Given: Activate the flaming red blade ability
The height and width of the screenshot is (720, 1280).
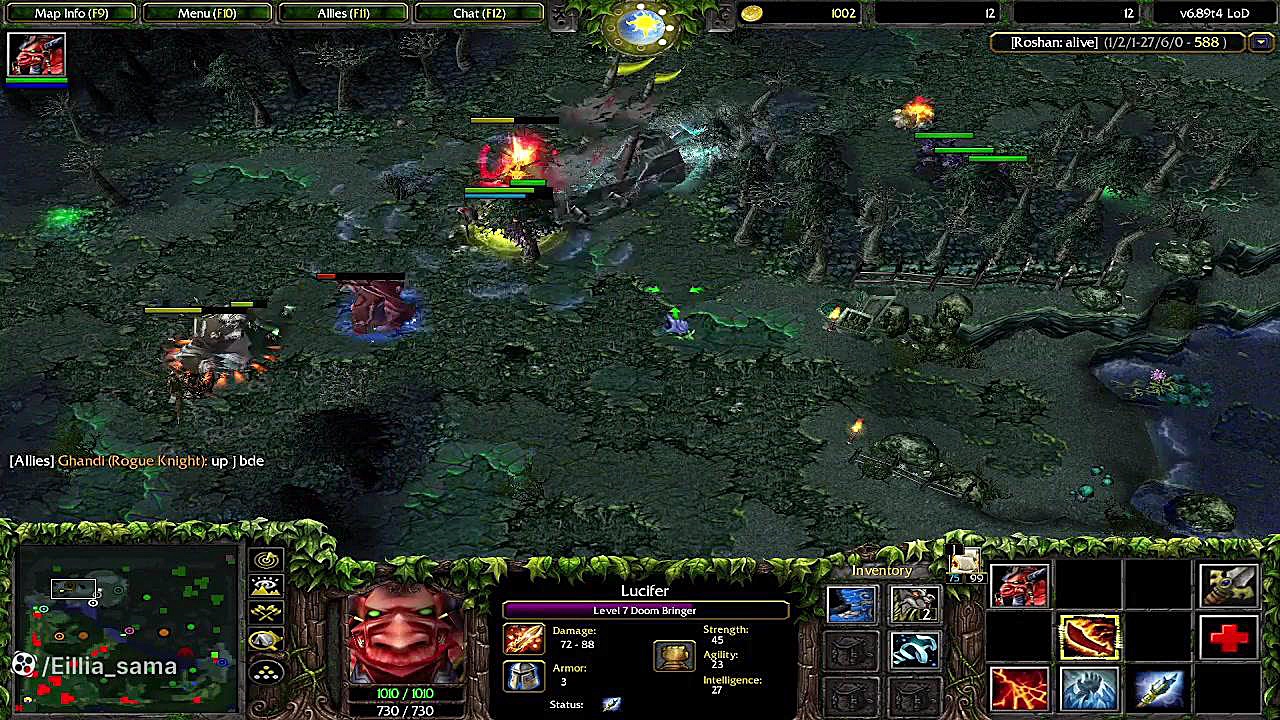Looking at the screenshot, I should (1089, 638).
